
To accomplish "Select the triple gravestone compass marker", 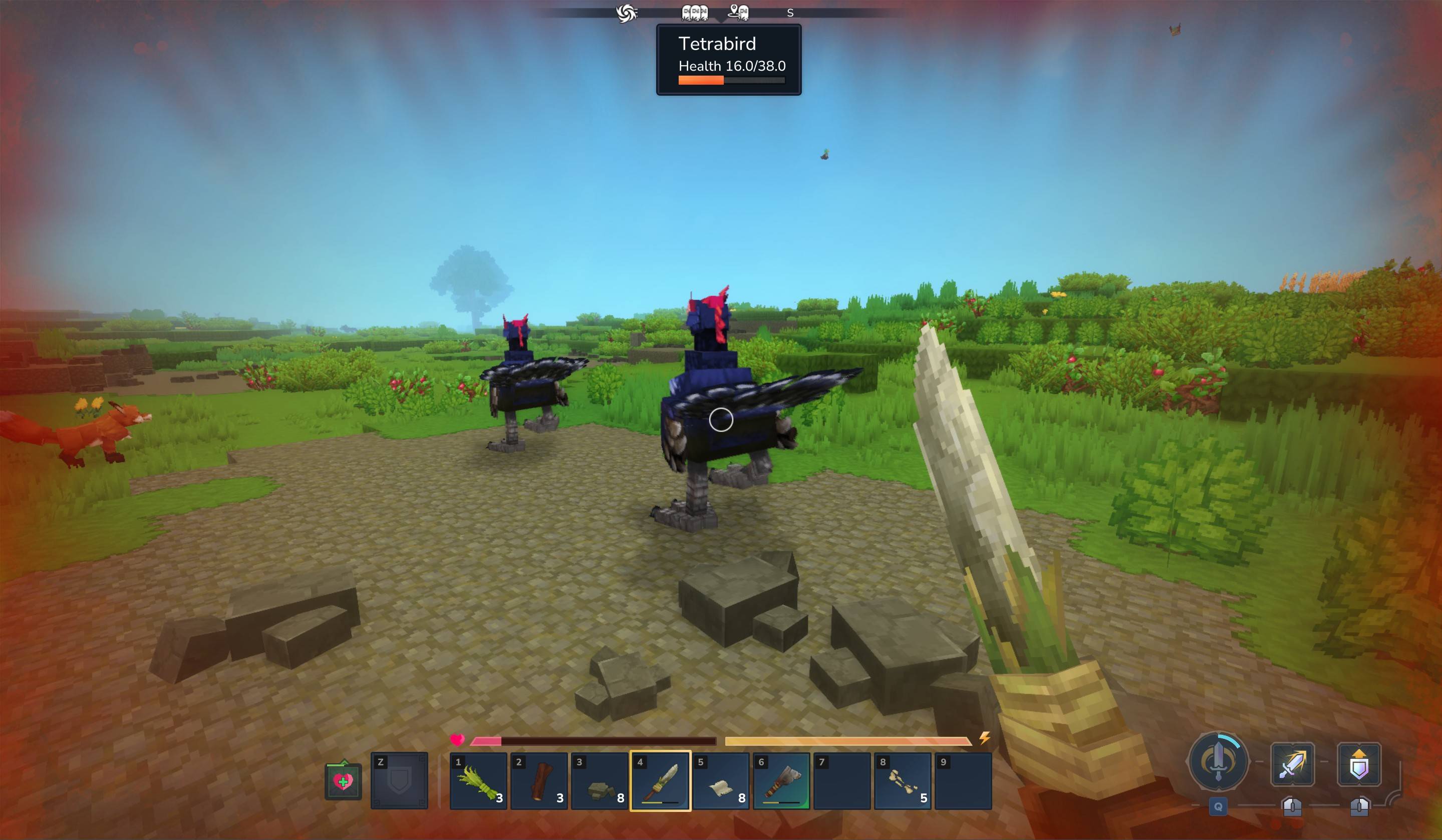I will click(x=695, y=13).
